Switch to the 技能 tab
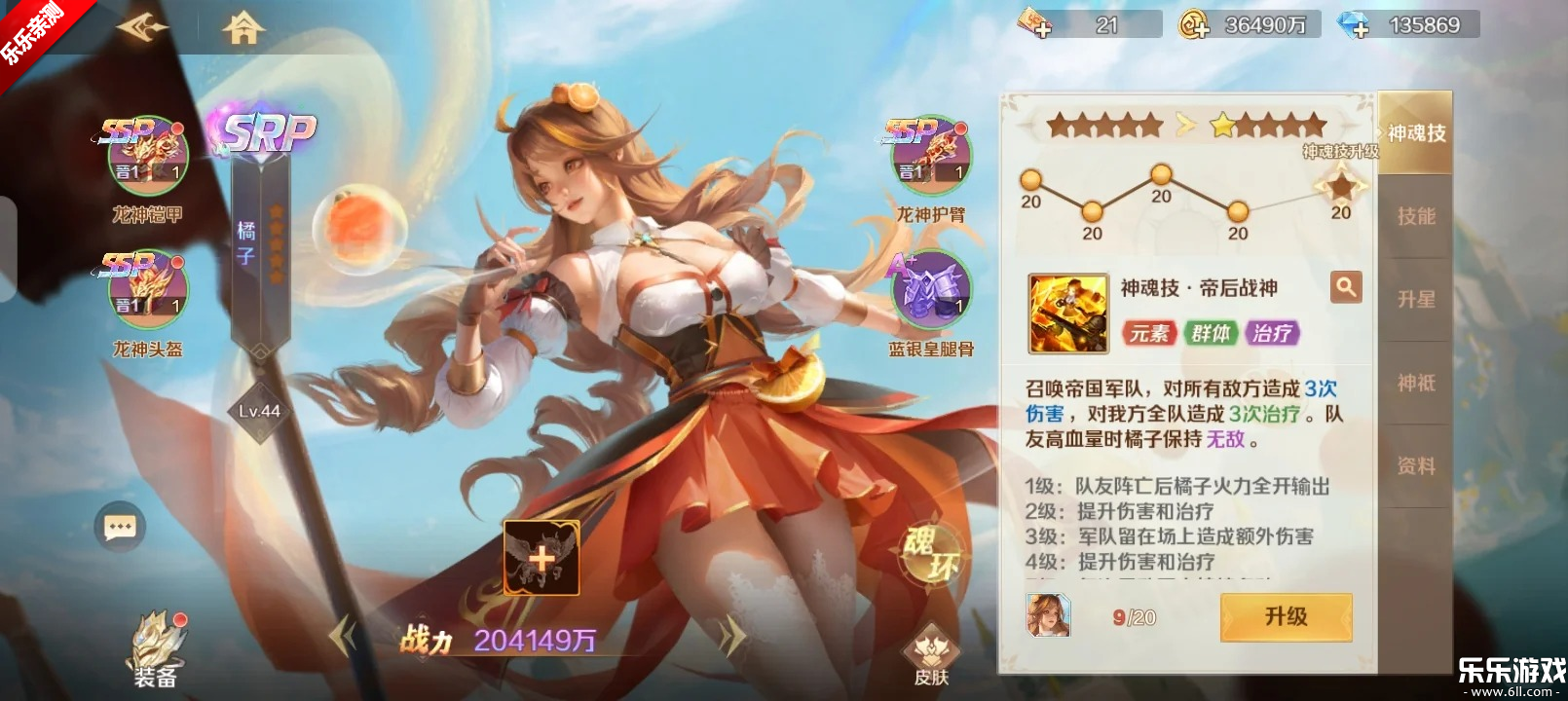This screenshot has width=1568, height=701. 1417,216
